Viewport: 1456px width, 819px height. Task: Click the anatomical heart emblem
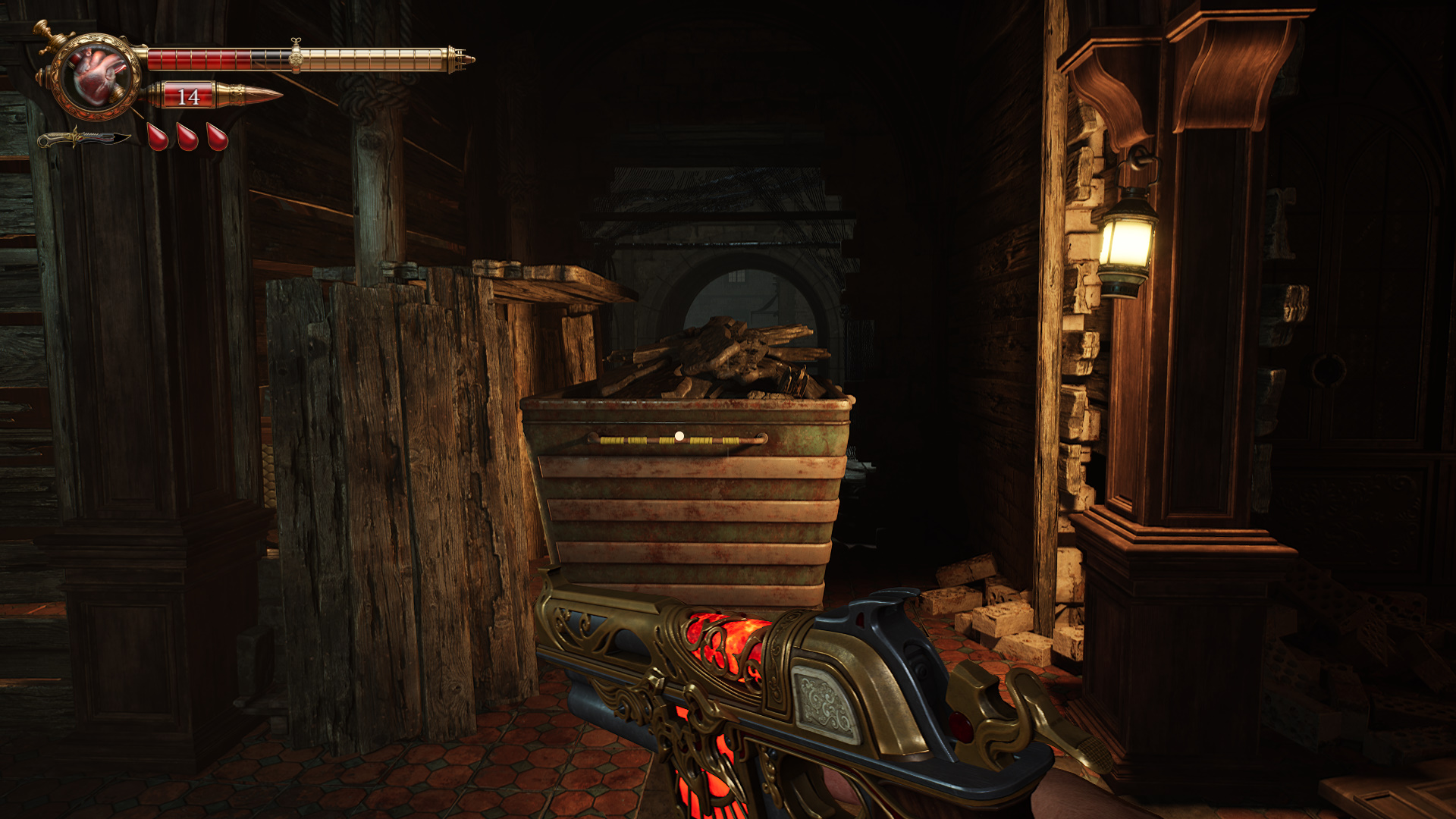coord(97,75)
